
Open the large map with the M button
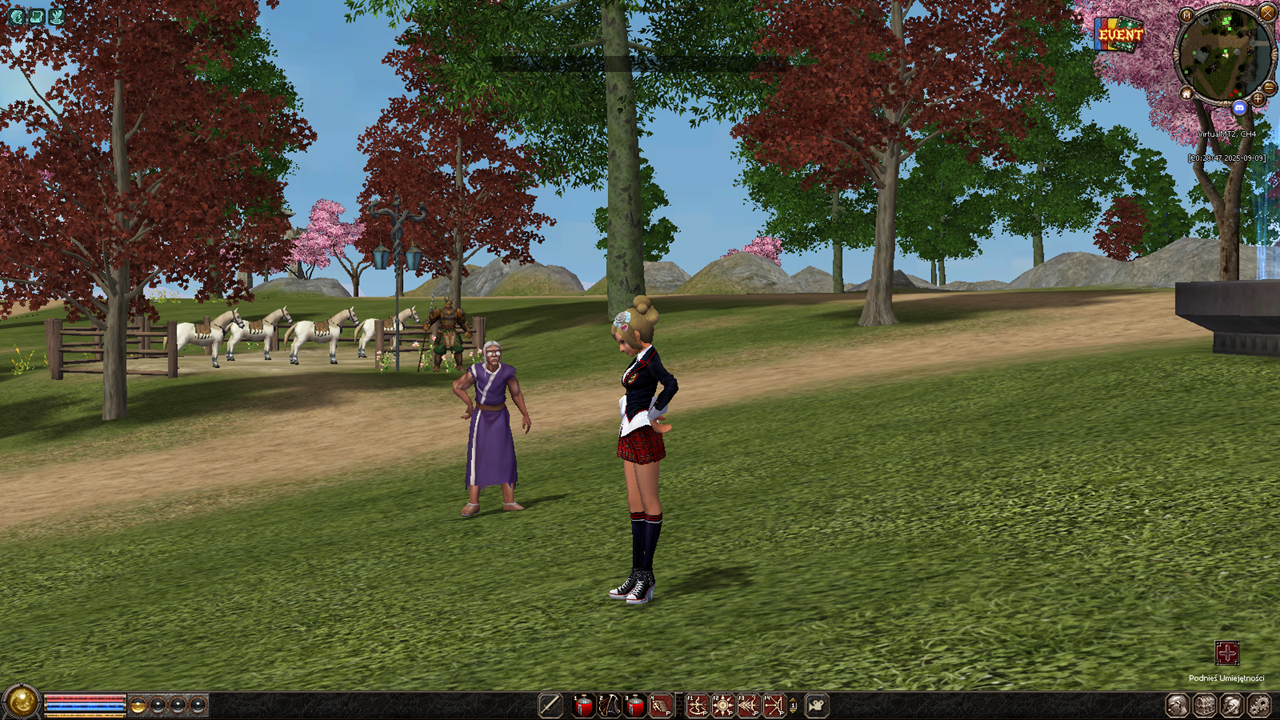tap(1186, 15)
